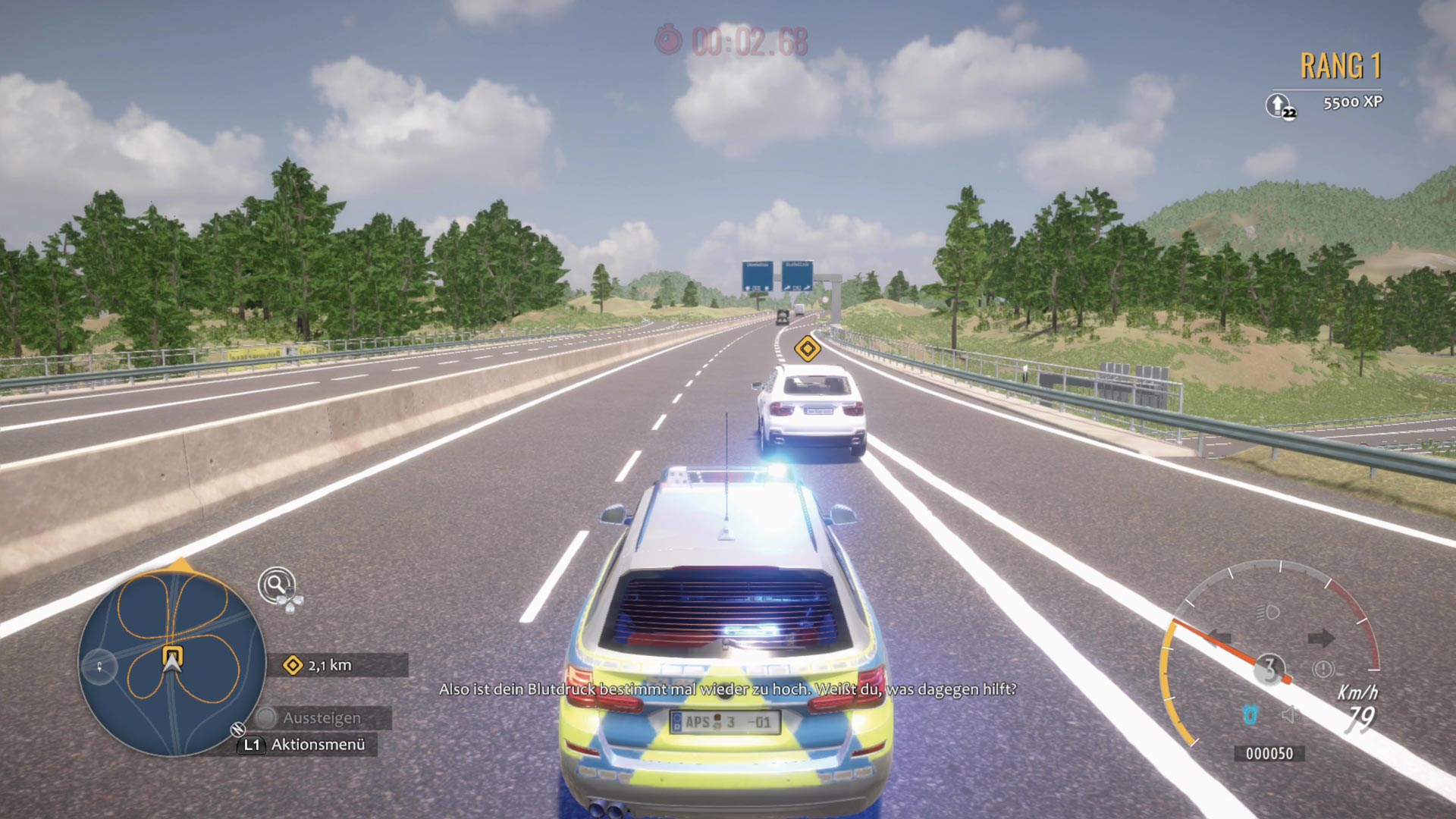Image resolution: width=1456 pixels, height=819 pixels.
Task: Select the Aussteigen exit-vehicle option
Action: [322, 717]
